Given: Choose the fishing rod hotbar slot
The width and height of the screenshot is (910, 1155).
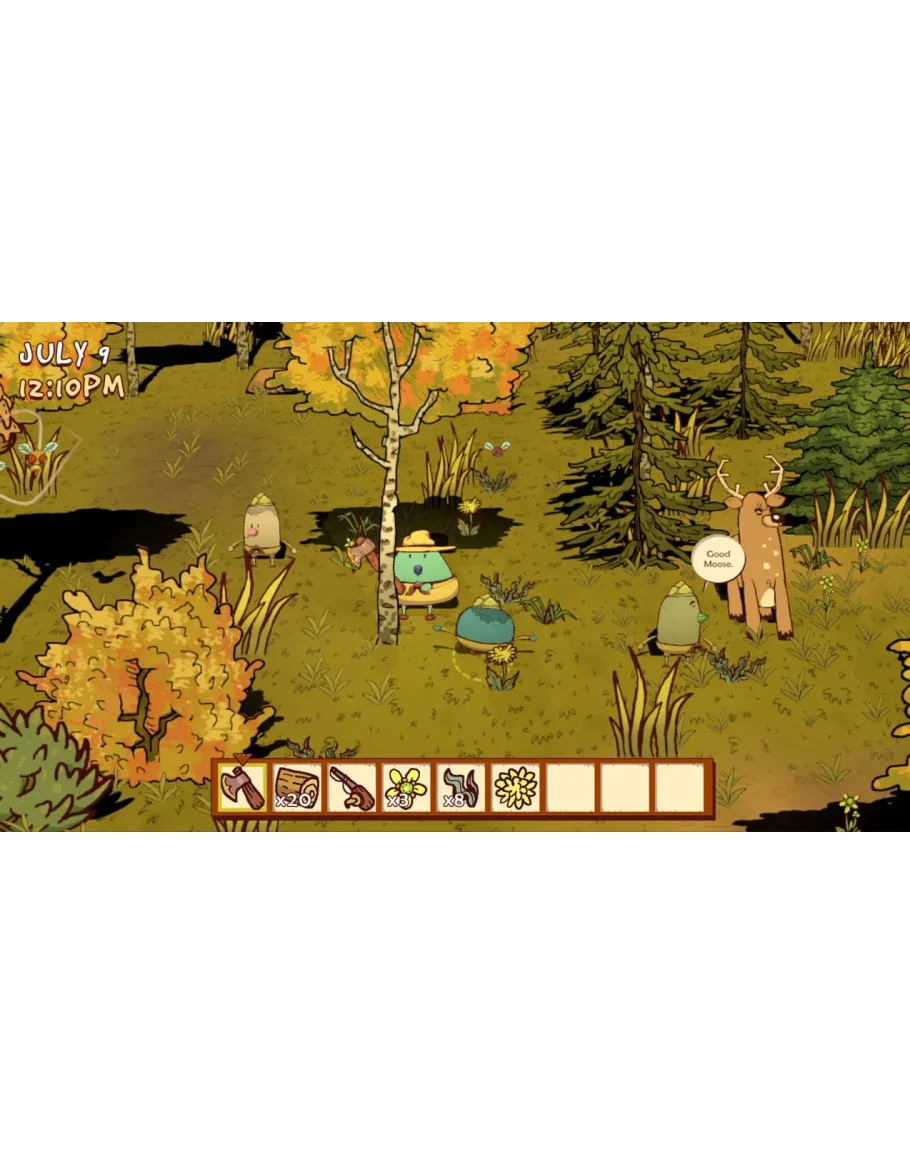Looking at the screenshot, I should [x=352, y=788].
